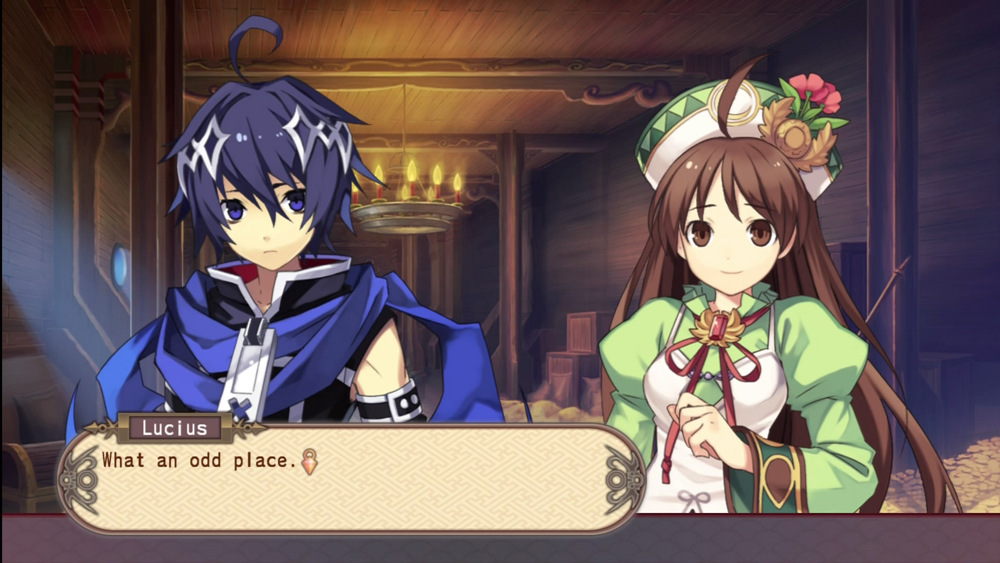Click the orange continue indicator after the text
1000x563 pixels.
[x=310, y=461]
